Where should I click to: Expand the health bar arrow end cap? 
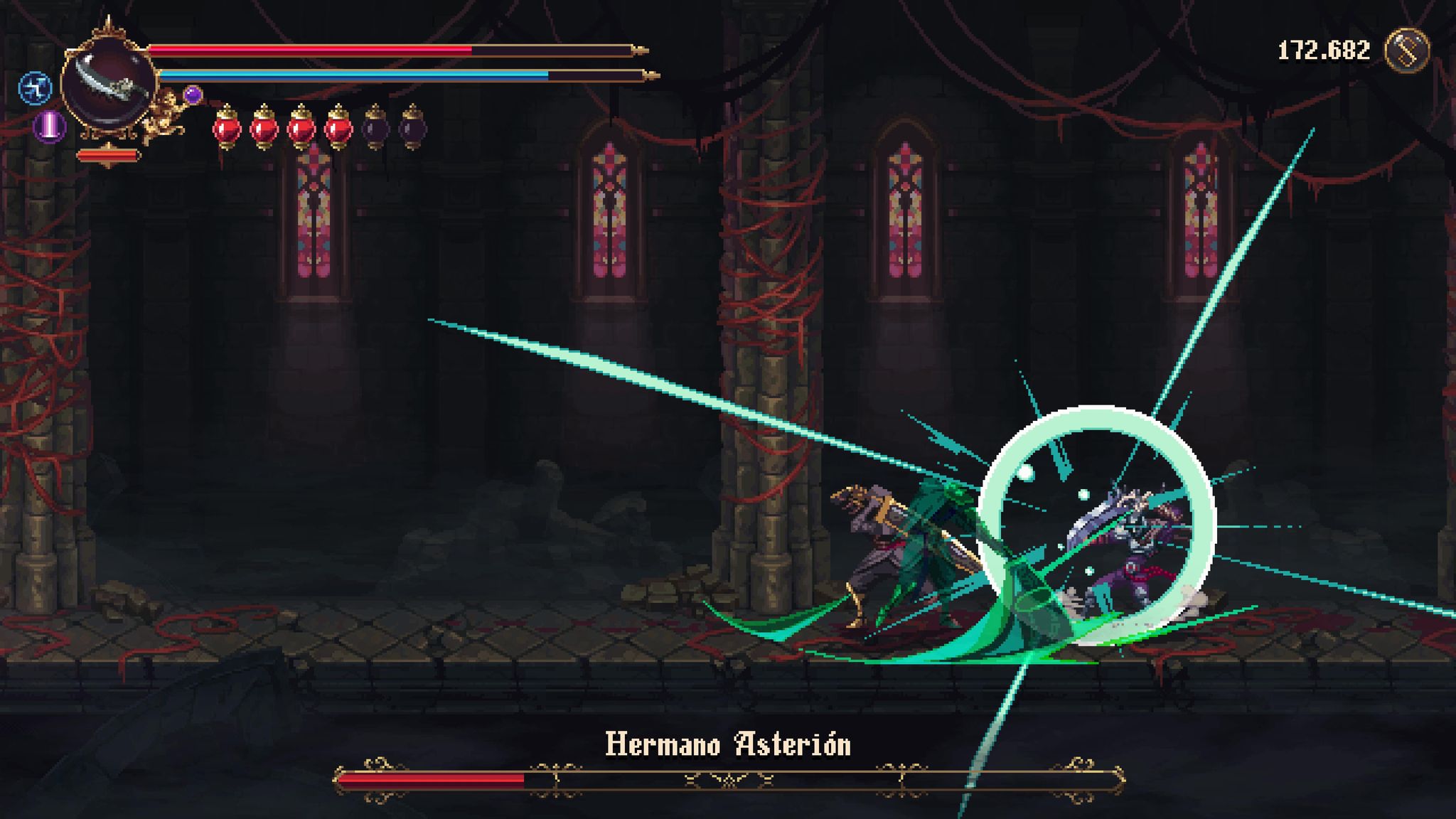coord(638,50)
